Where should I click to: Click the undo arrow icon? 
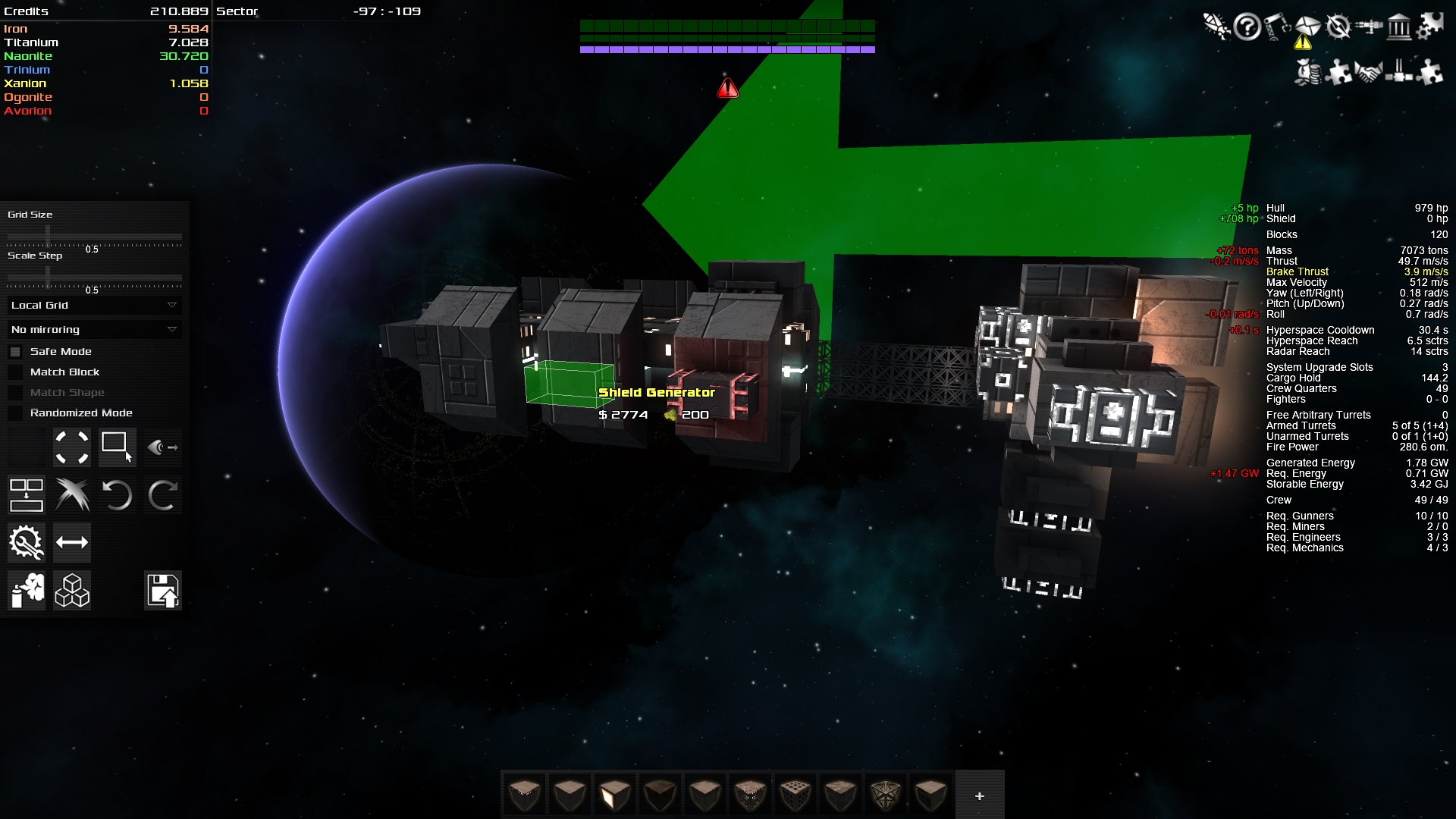[x=118, y=495]
